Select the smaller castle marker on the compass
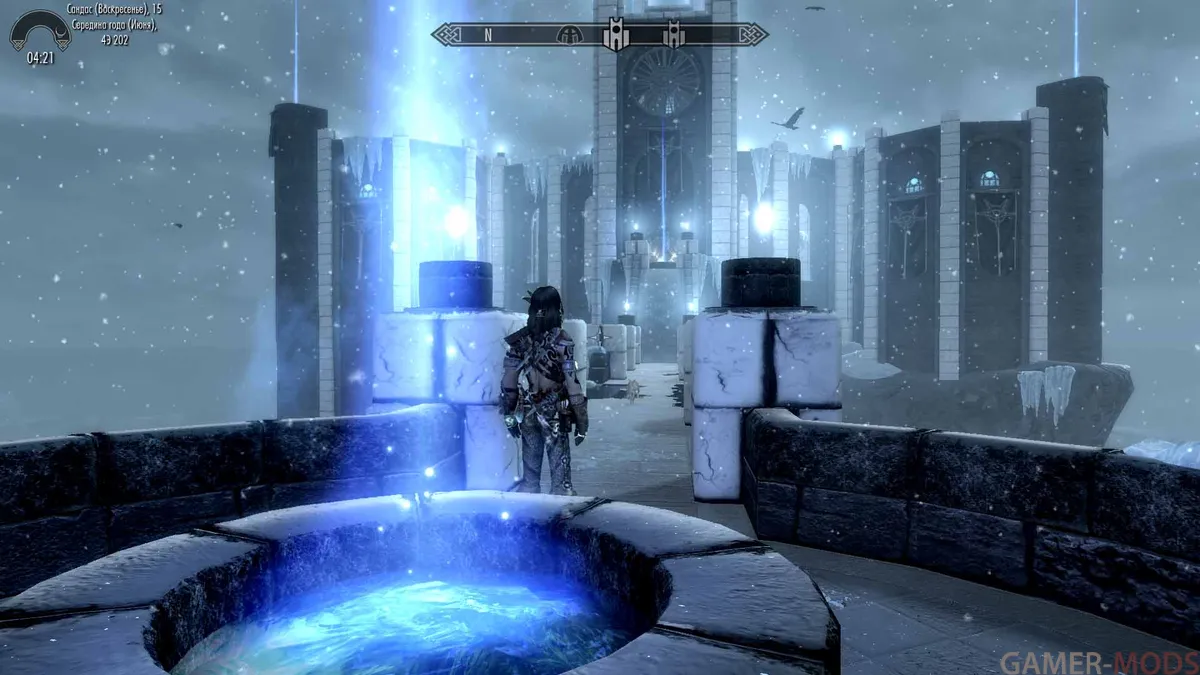1200x675 pixels. [x=672, y=35]
